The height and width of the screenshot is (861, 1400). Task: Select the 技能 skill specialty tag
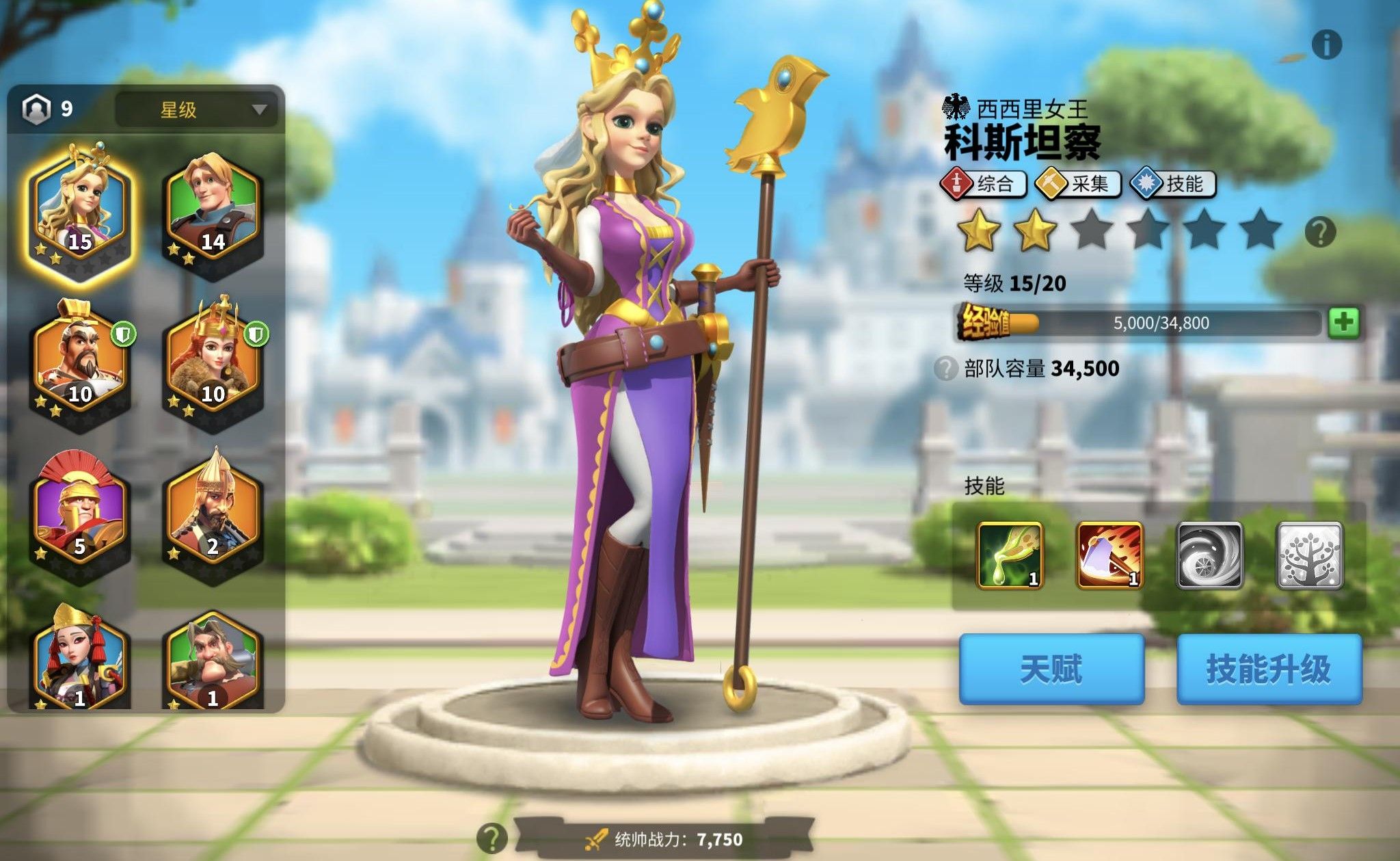pos(1172,183)
